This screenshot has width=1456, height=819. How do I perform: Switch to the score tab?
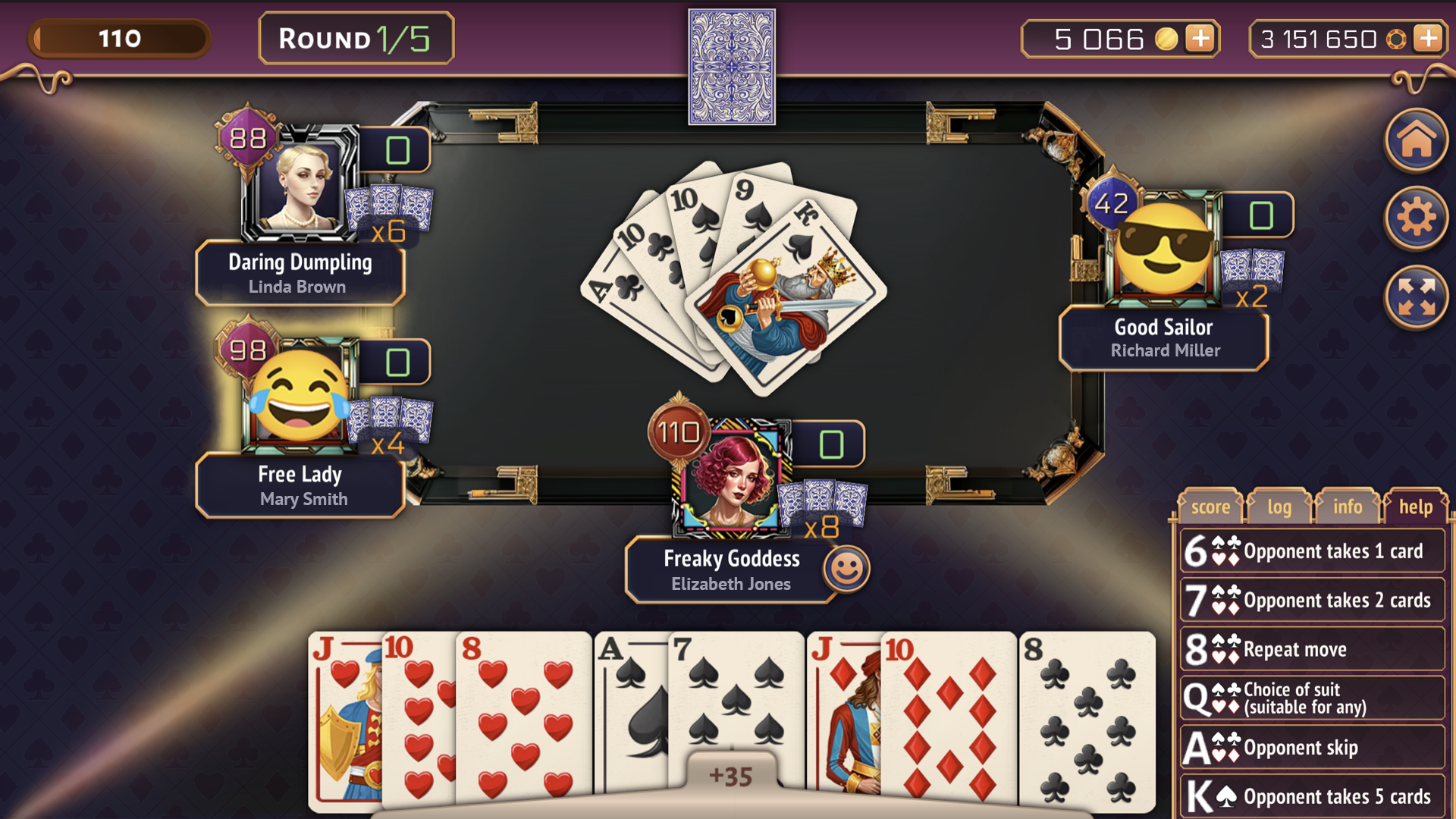[1210, 506]
